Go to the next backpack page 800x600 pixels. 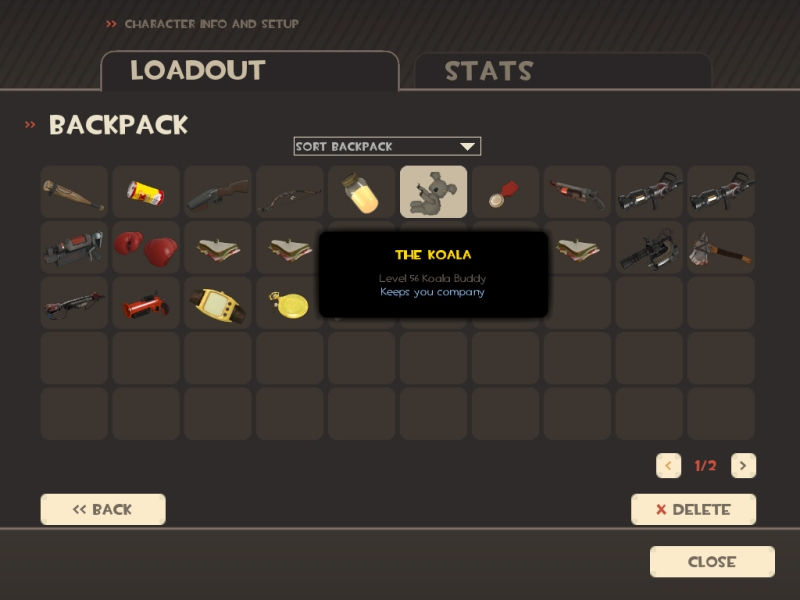pos(743,466)
